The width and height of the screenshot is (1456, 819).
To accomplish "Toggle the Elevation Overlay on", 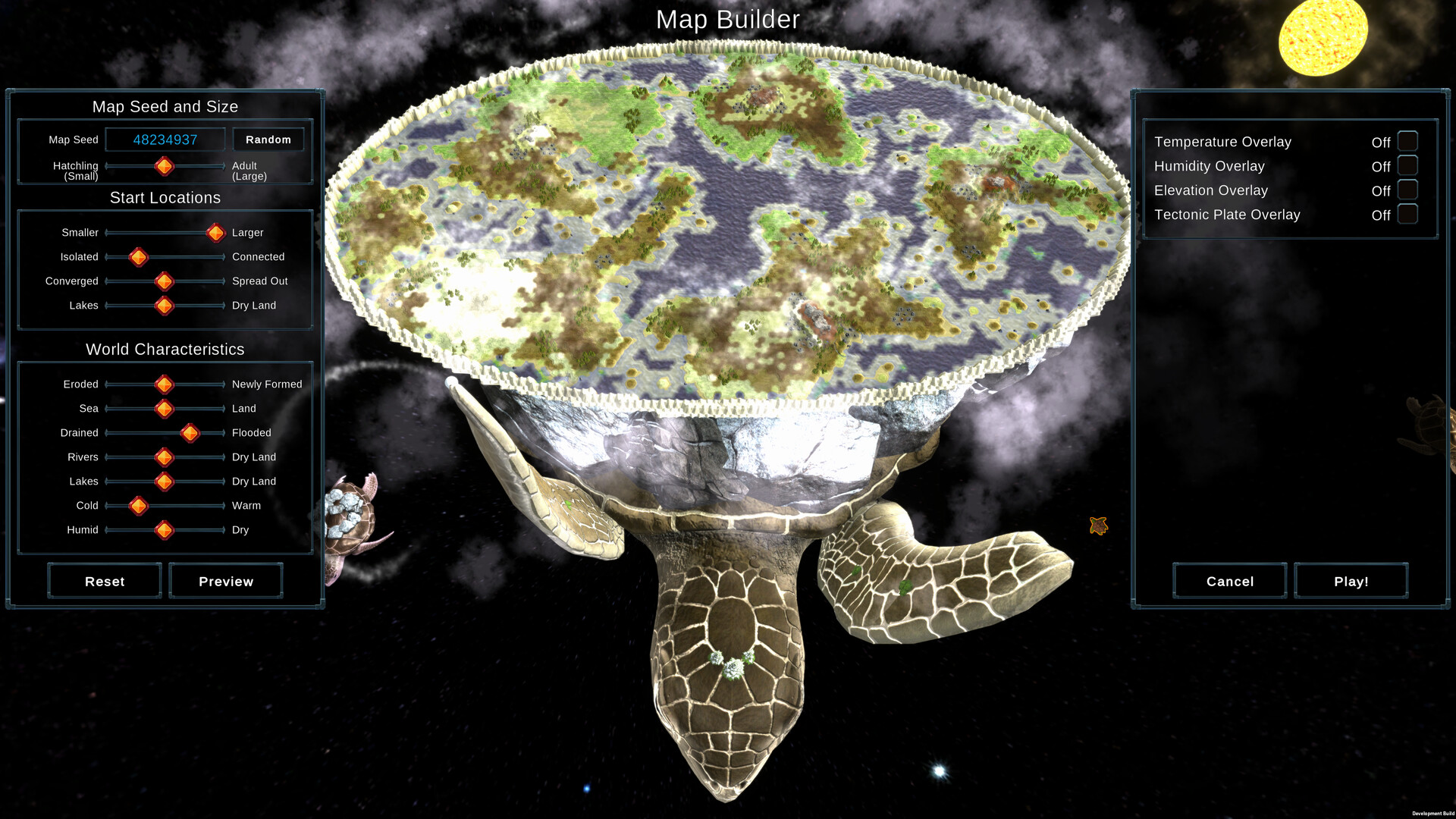I will [1407, 190].
